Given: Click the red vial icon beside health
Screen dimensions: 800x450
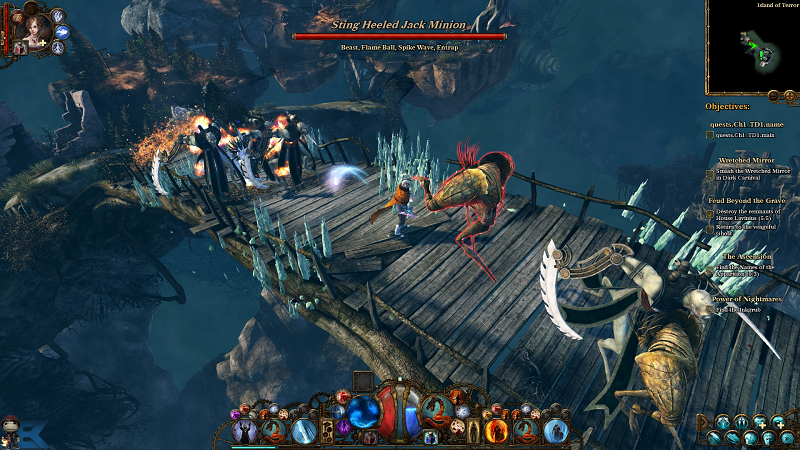Looking at the screenshot, I should [370, 437].
